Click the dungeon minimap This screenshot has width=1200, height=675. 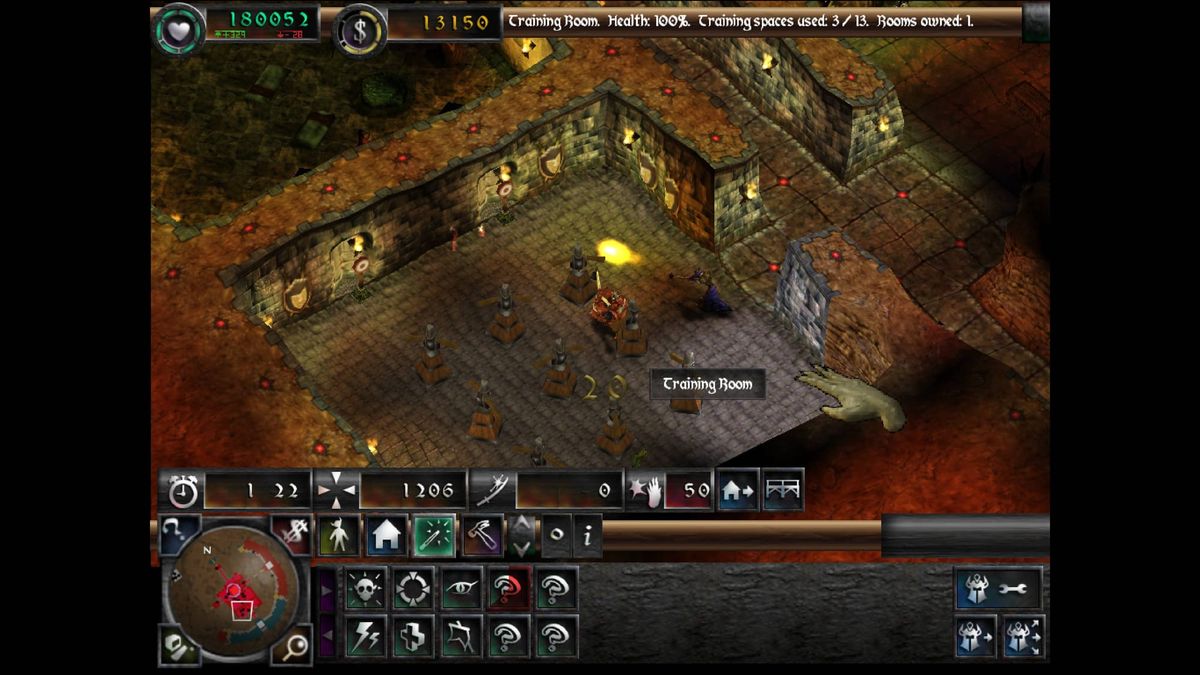[234, 590]
